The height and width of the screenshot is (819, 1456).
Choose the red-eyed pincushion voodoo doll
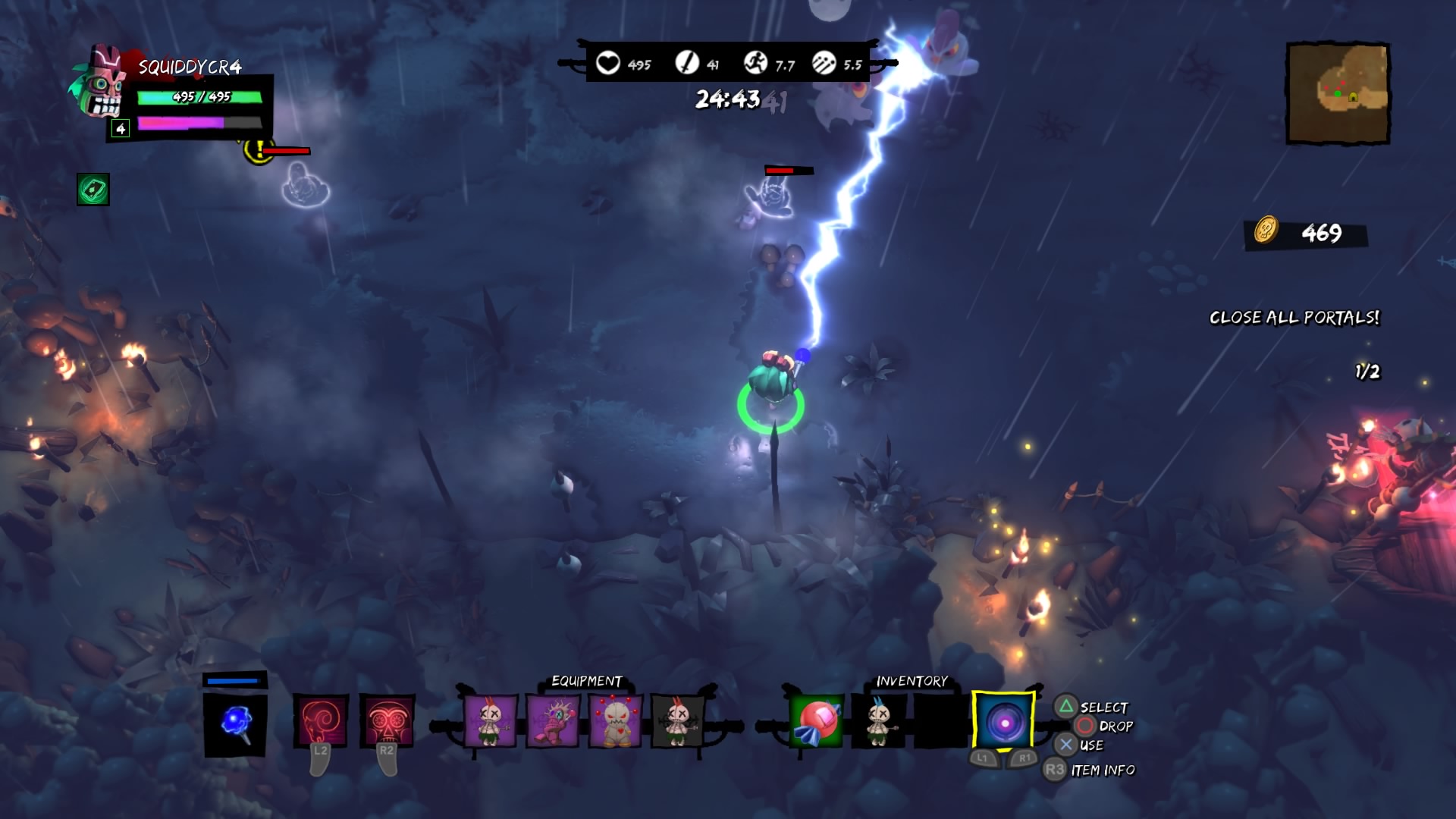[615, 721]
